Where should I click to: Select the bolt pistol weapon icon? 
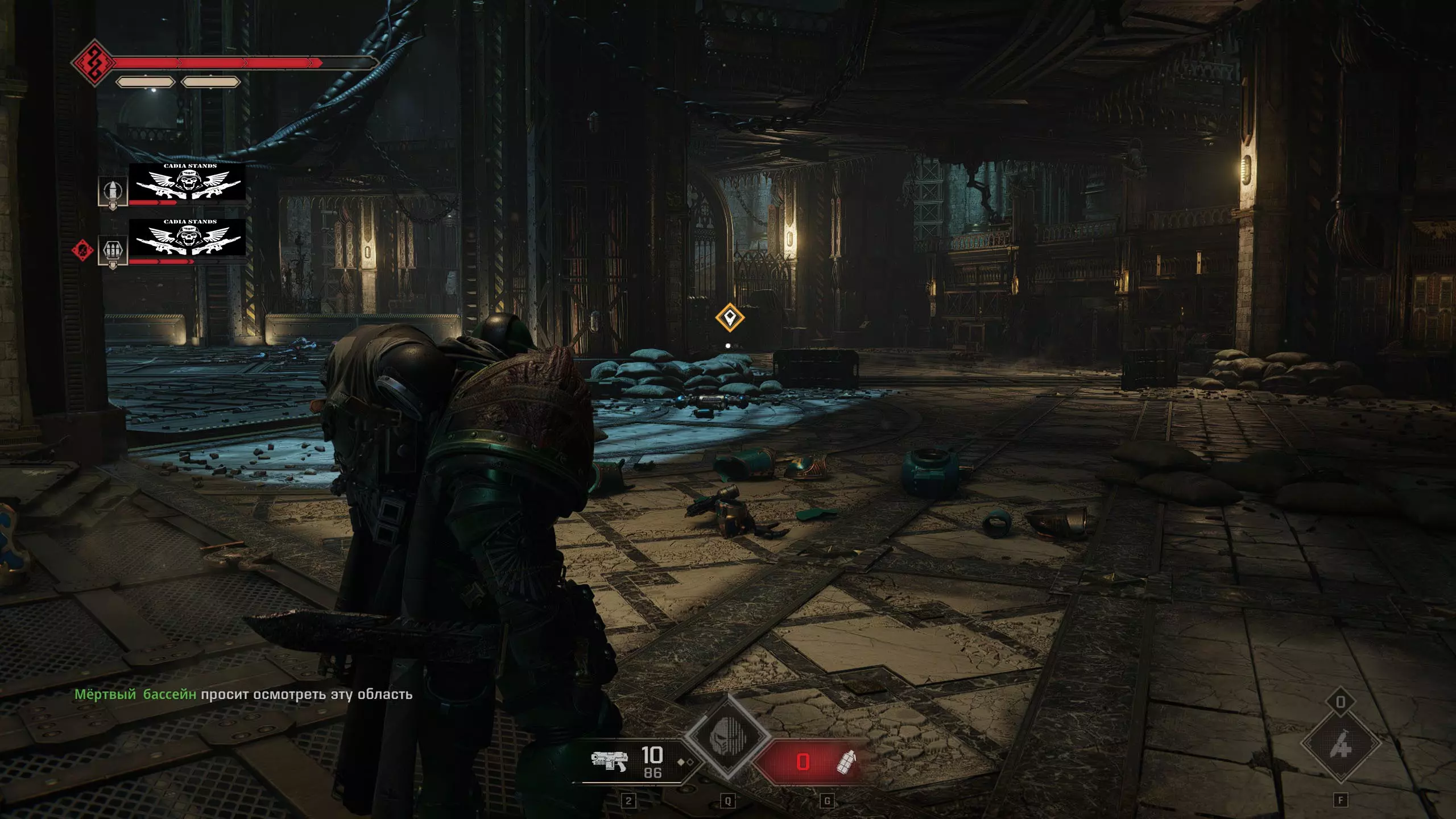[x=609, y=761]
